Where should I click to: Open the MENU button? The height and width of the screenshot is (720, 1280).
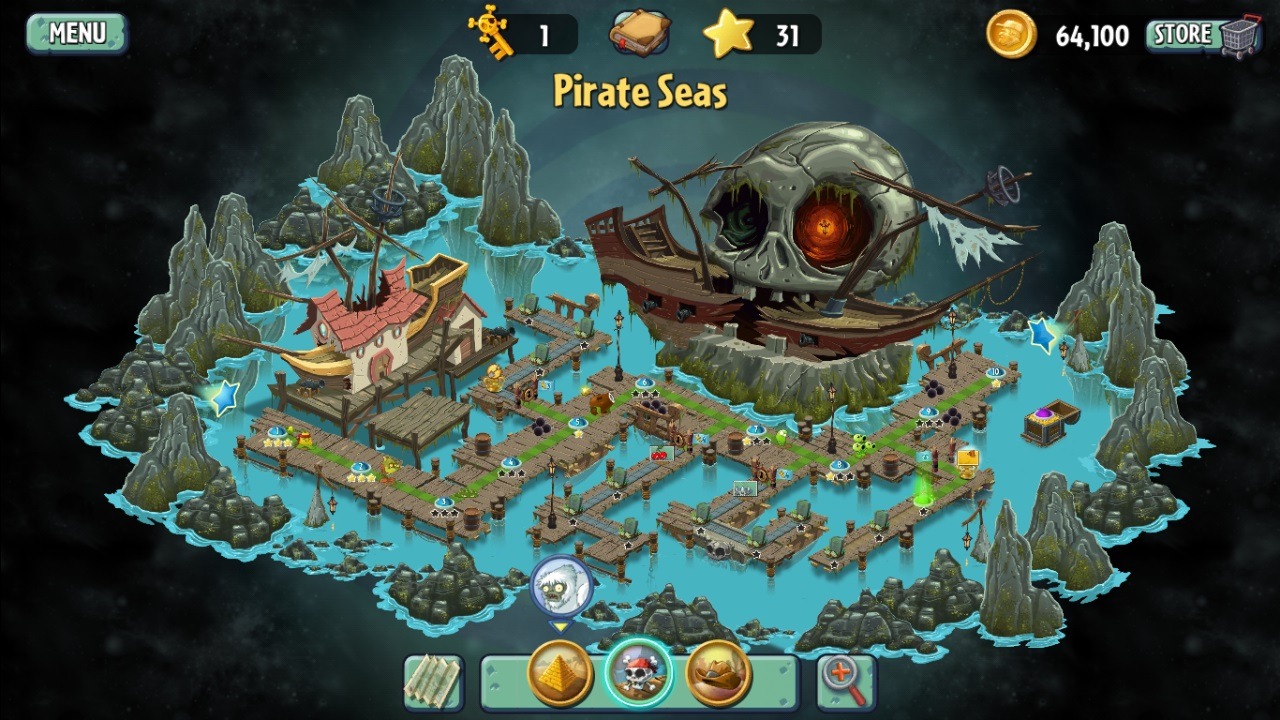pyautogui.click(x=77, y=33)
